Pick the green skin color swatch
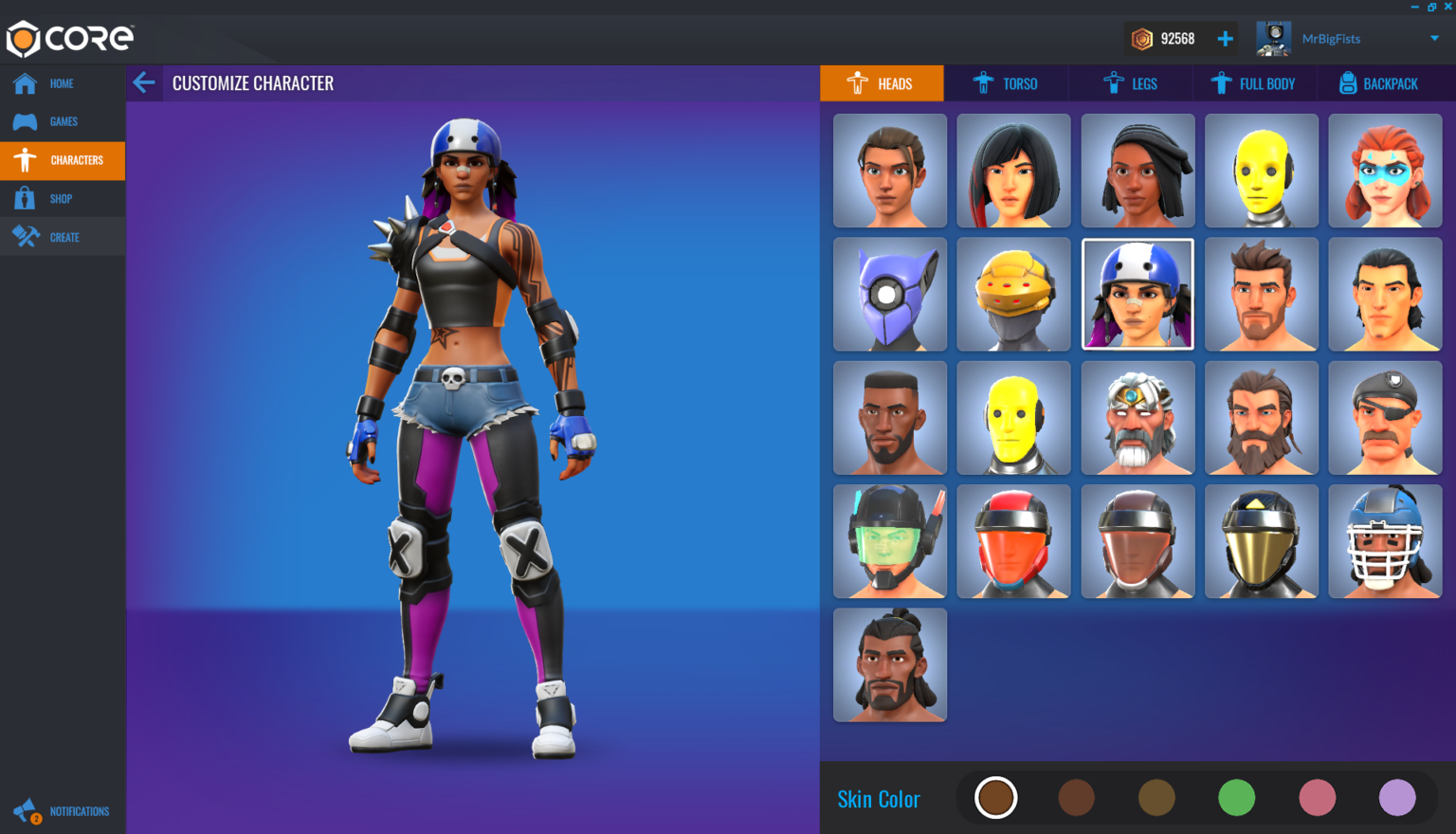1456x834 pixels. [x=1236, y=797]
